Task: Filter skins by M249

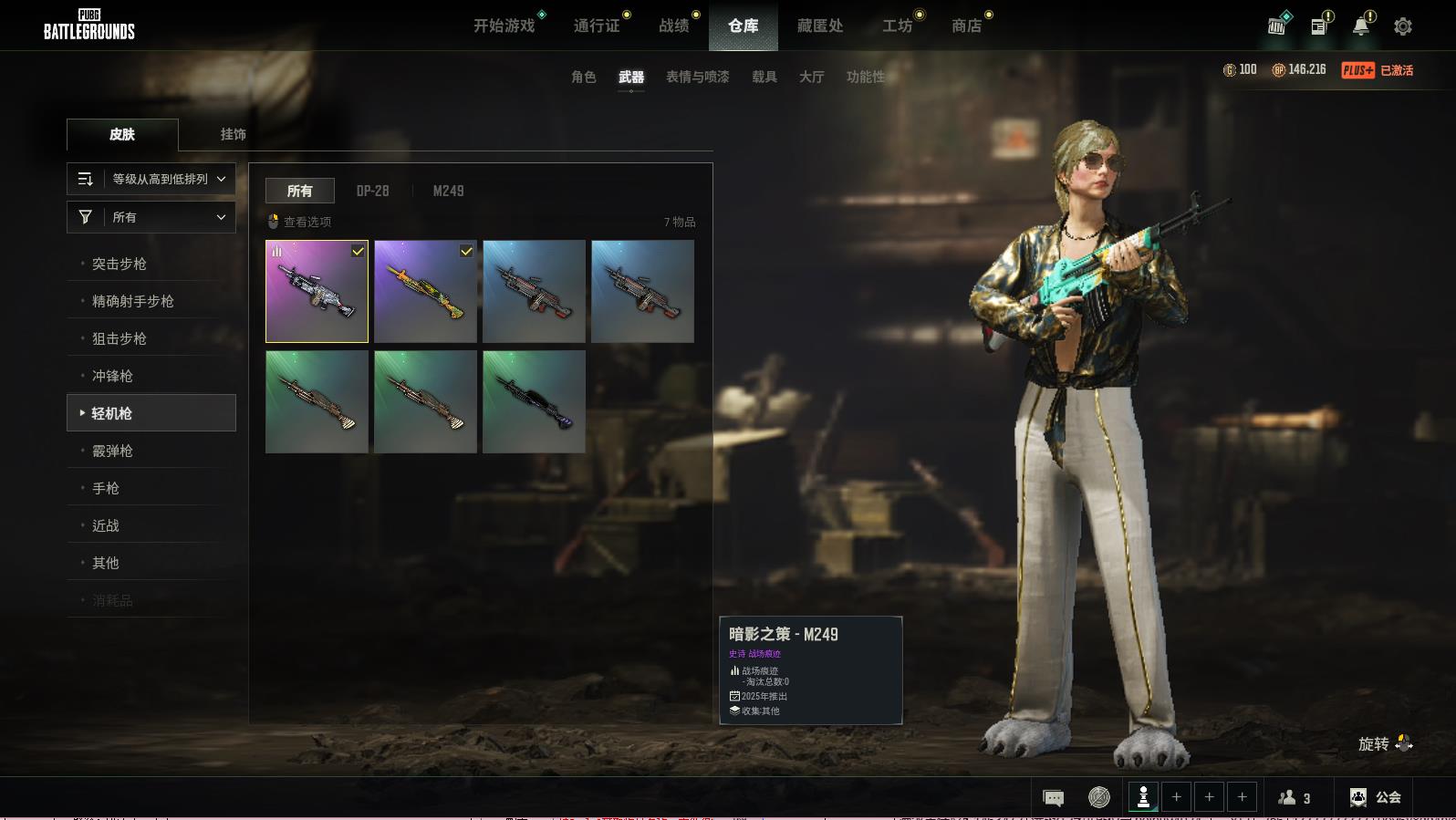Action: click(448, 191)
